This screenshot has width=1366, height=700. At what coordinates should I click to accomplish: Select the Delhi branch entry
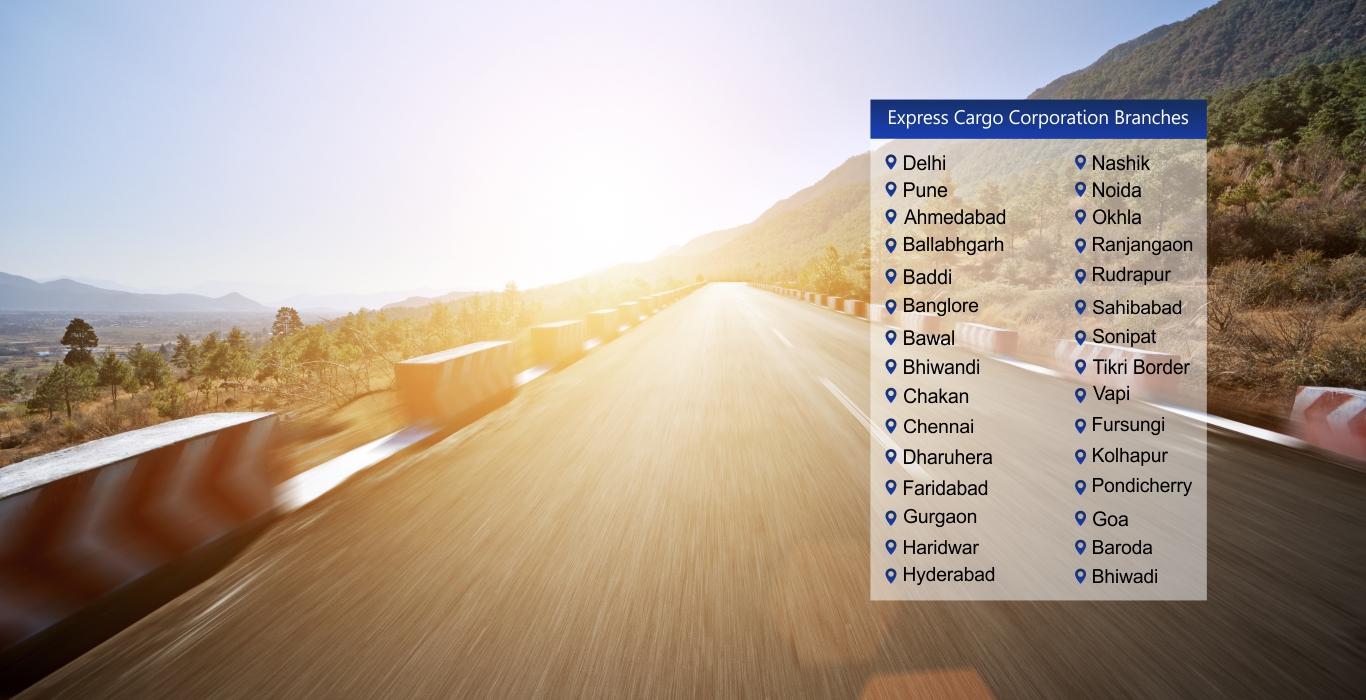(923, 163)
